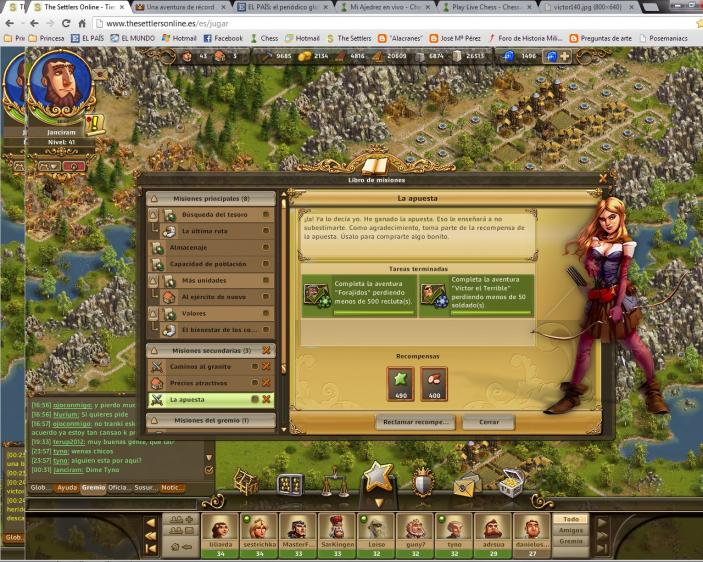Open the Notic. chat tab
The height and width of the screenshot is (562, 703).
tap(172, 488)
